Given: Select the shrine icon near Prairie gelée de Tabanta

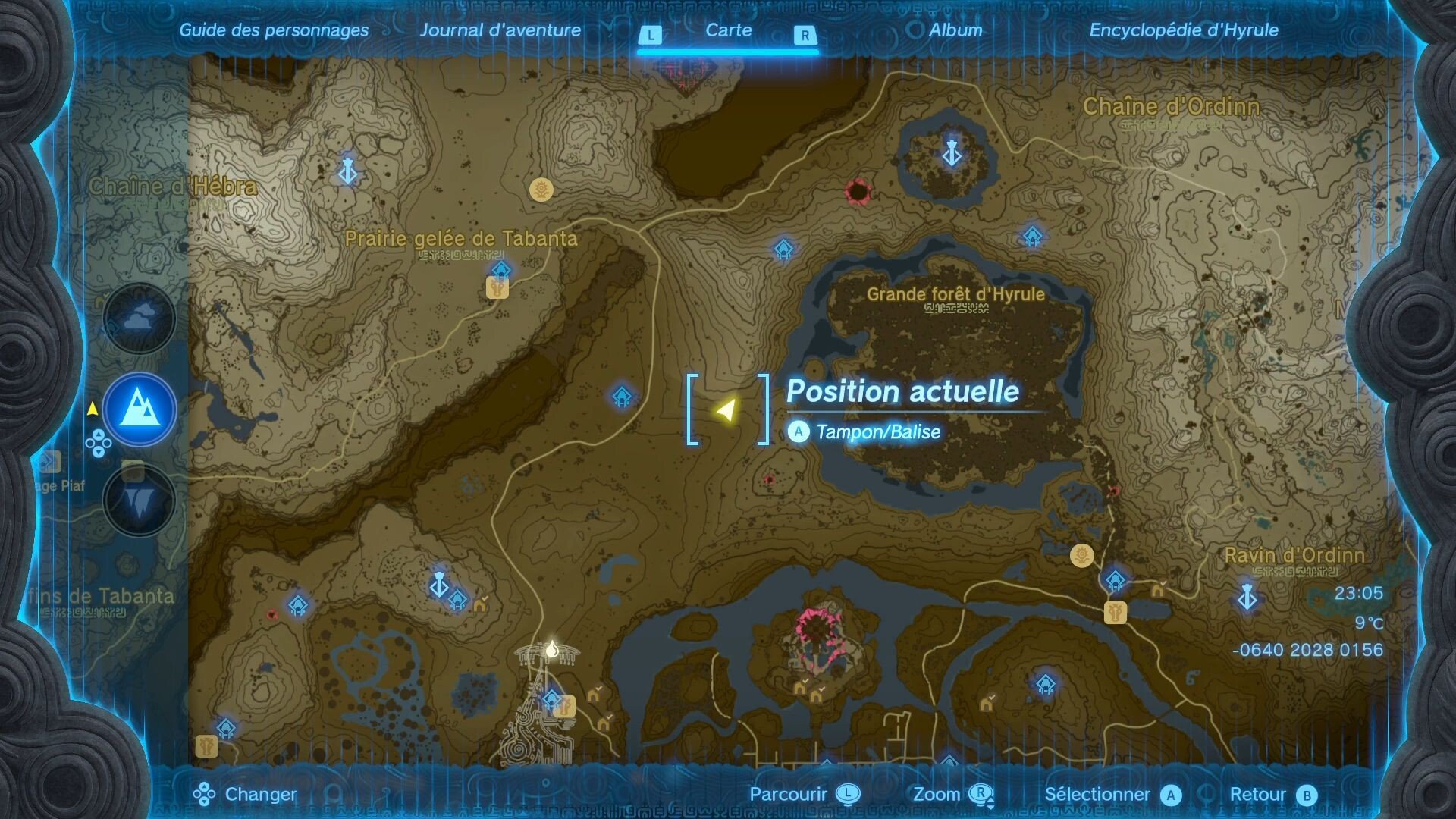Looking at the screenshot, I should 501,270.
